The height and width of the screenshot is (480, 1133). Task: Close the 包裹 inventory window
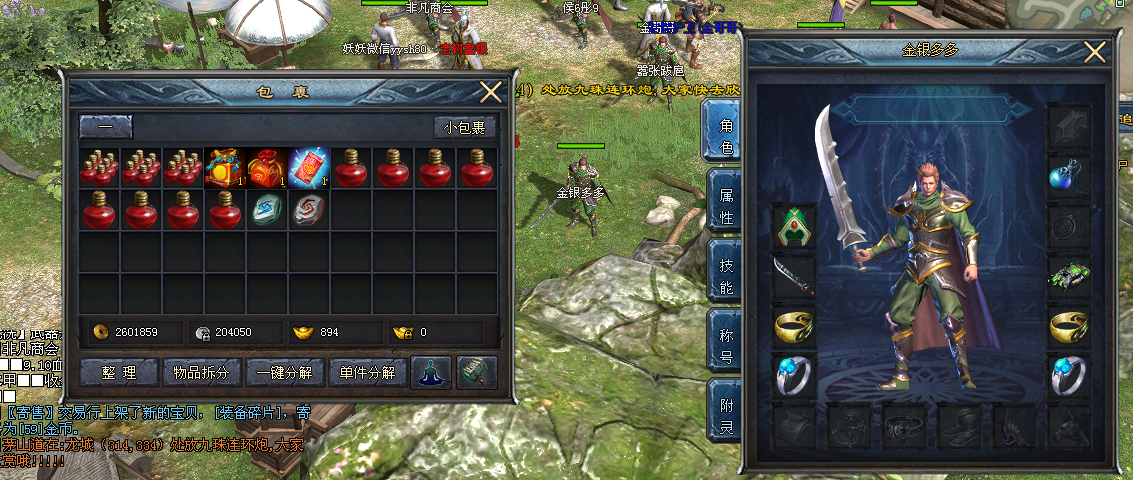coord(491,92)
